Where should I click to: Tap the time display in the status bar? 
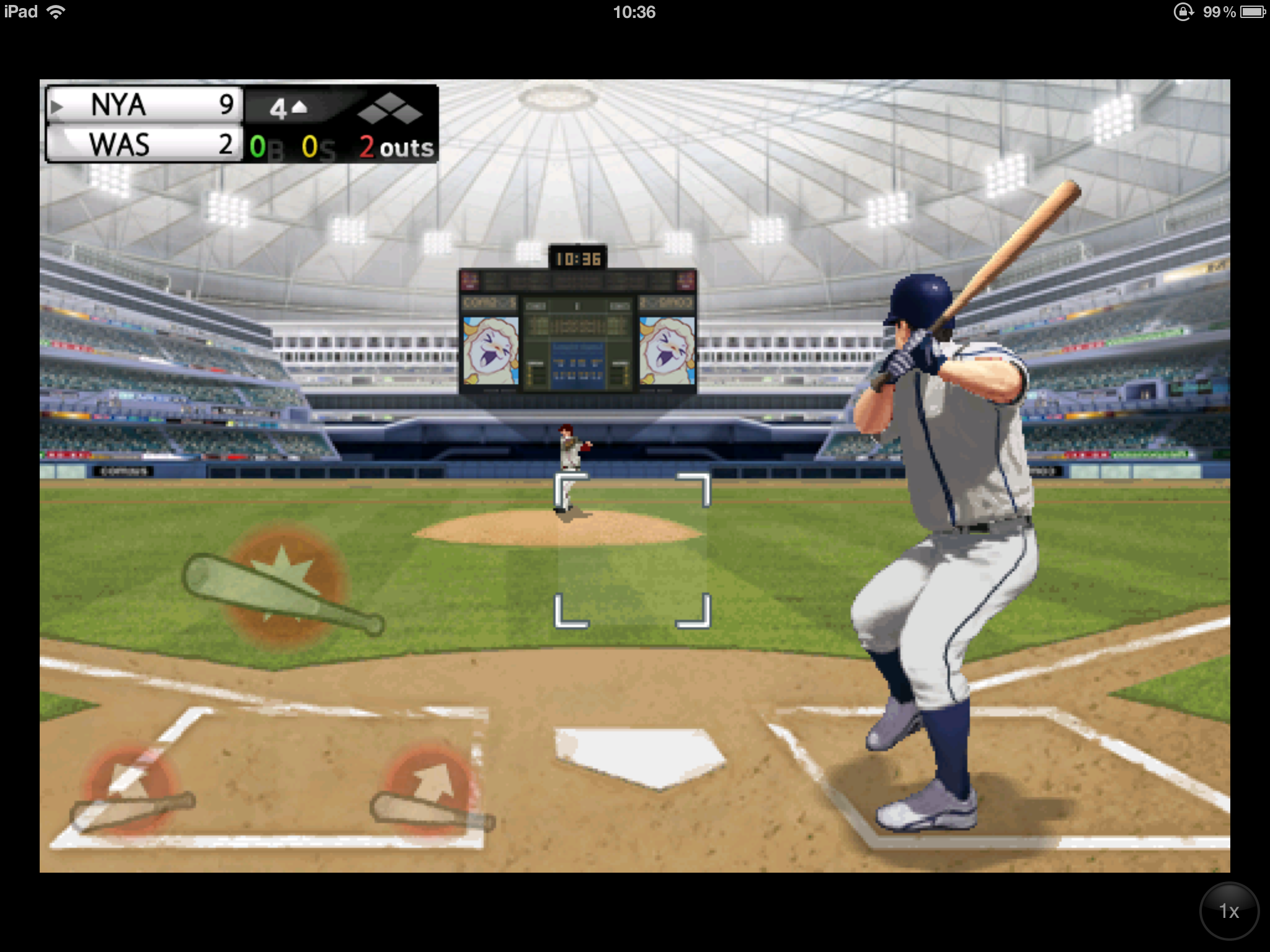(x=634, y=11)
